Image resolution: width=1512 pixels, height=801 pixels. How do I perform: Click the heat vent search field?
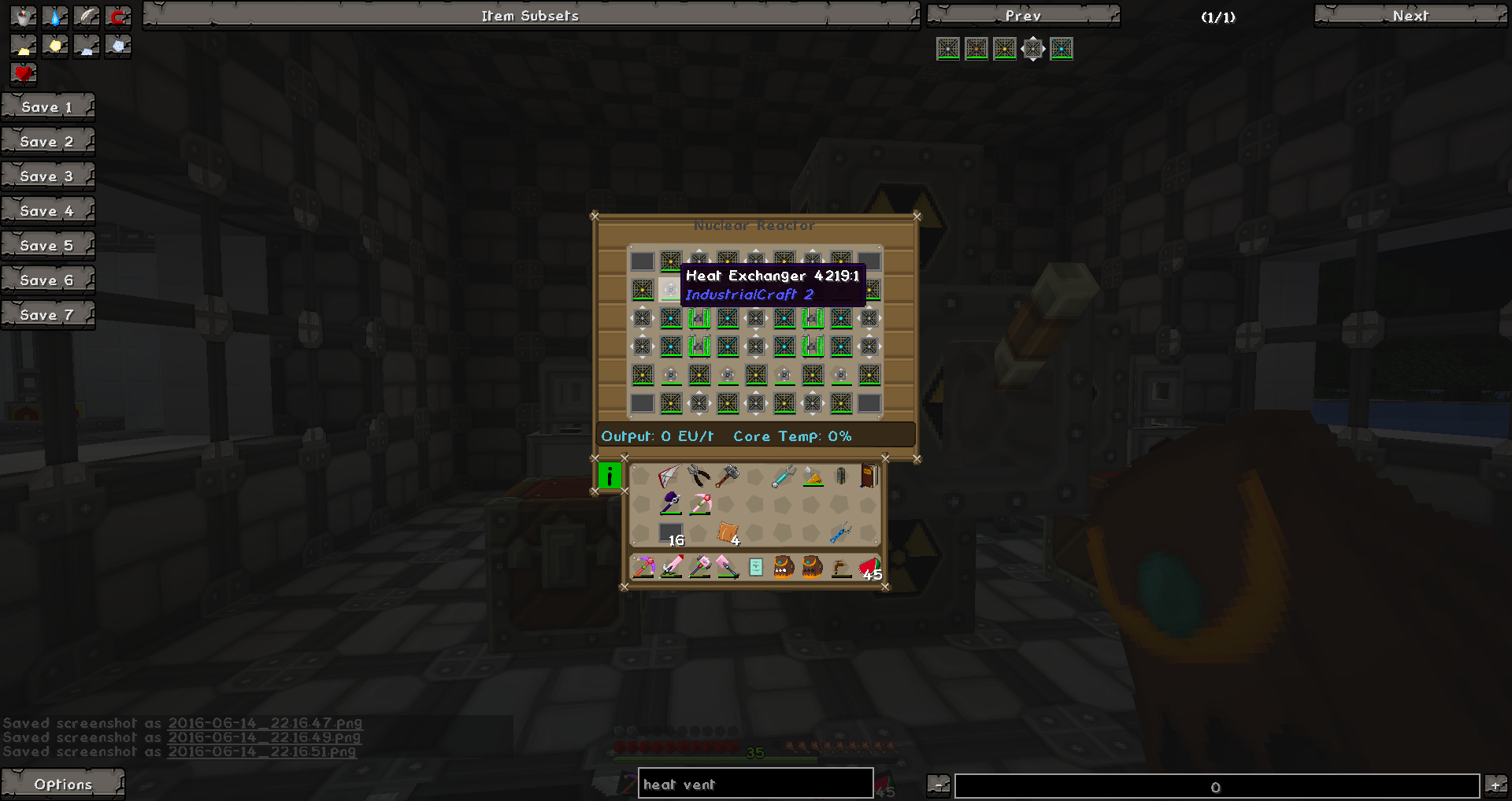tap(754, 784)
